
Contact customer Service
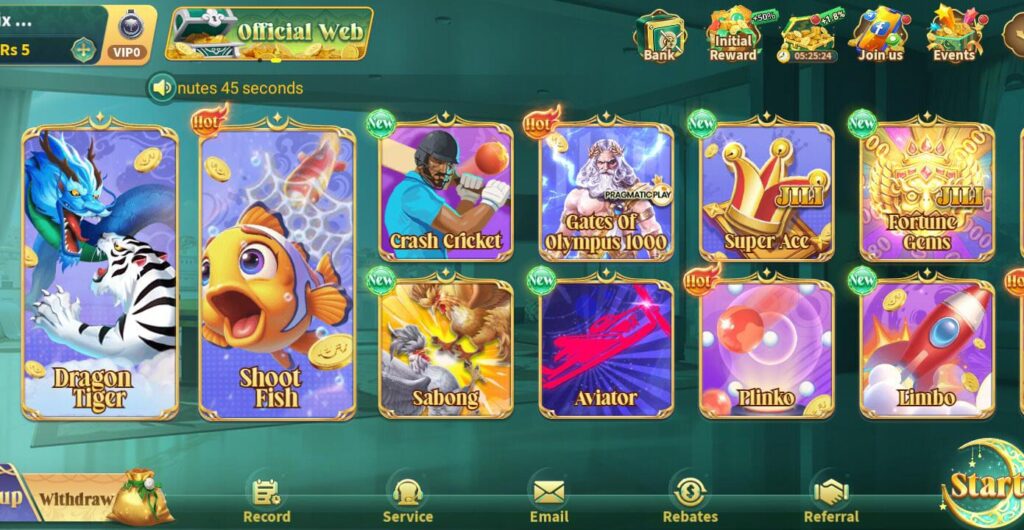407,500
